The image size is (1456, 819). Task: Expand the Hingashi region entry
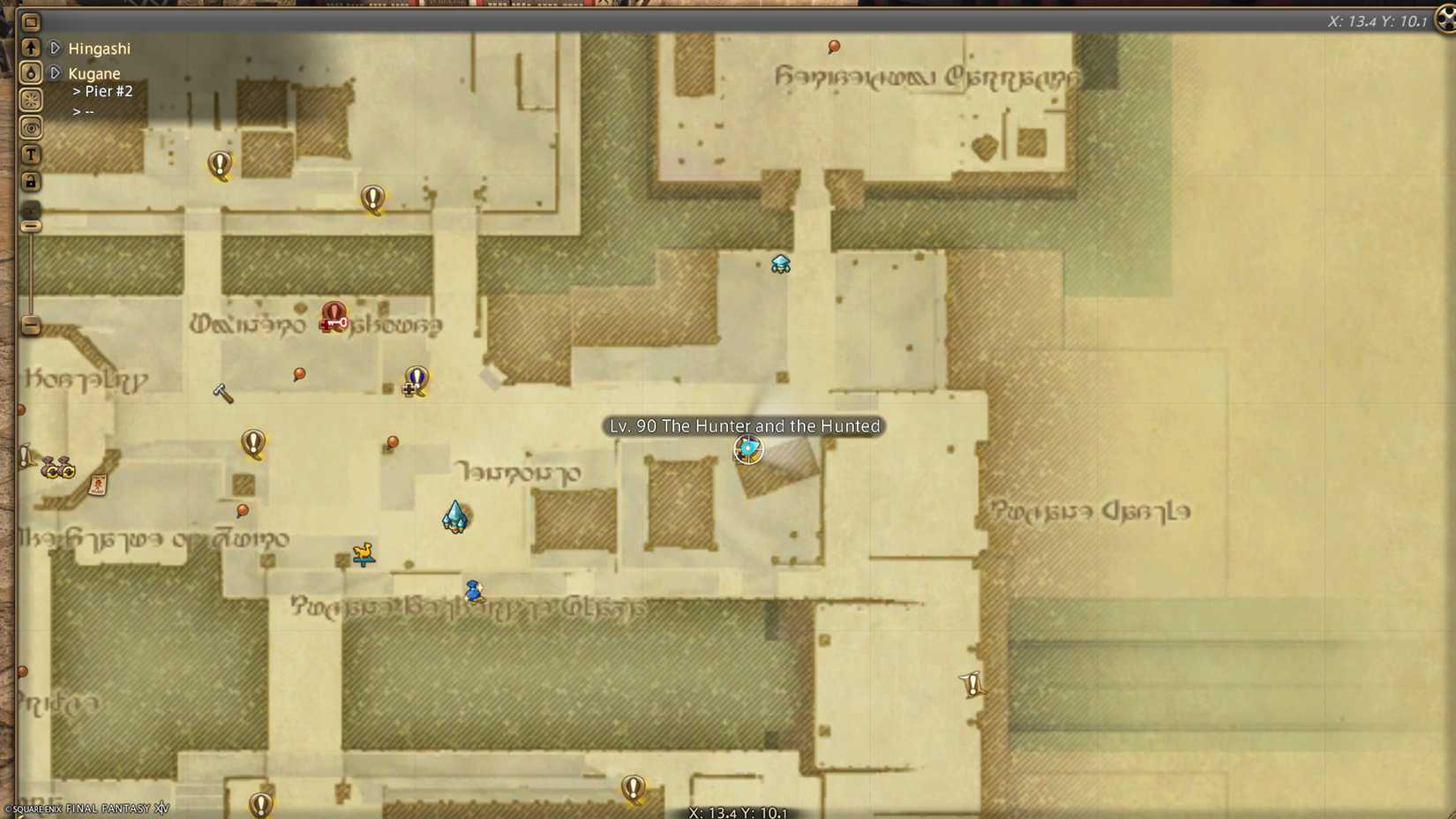tap(55, 49)
